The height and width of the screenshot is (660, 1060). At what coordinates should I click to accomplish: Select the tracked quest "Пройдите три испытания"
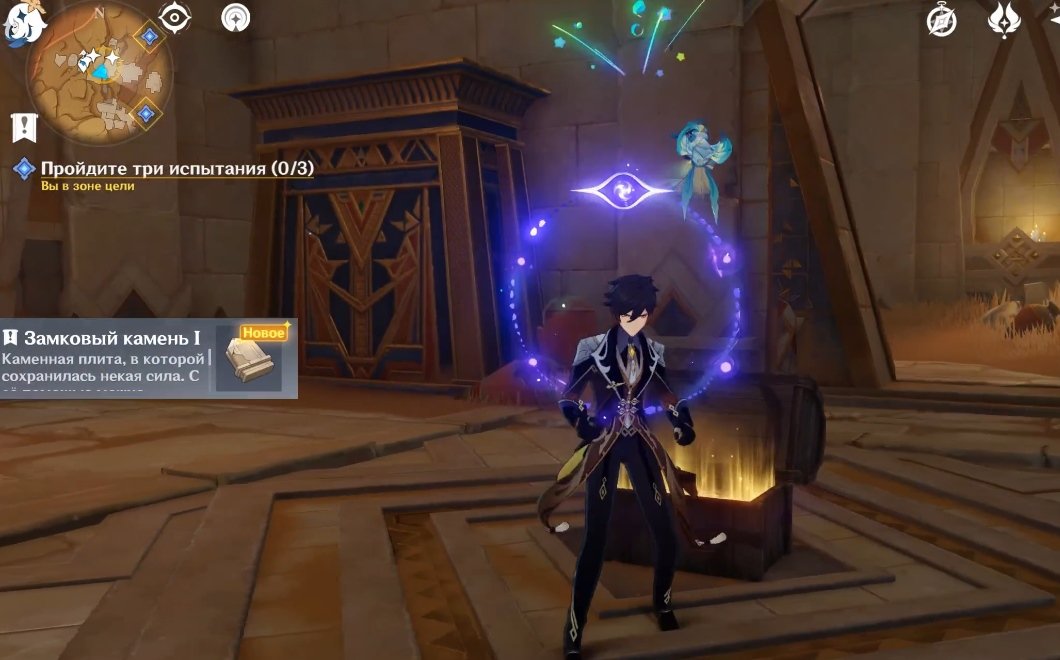click(x=177, y=169)
